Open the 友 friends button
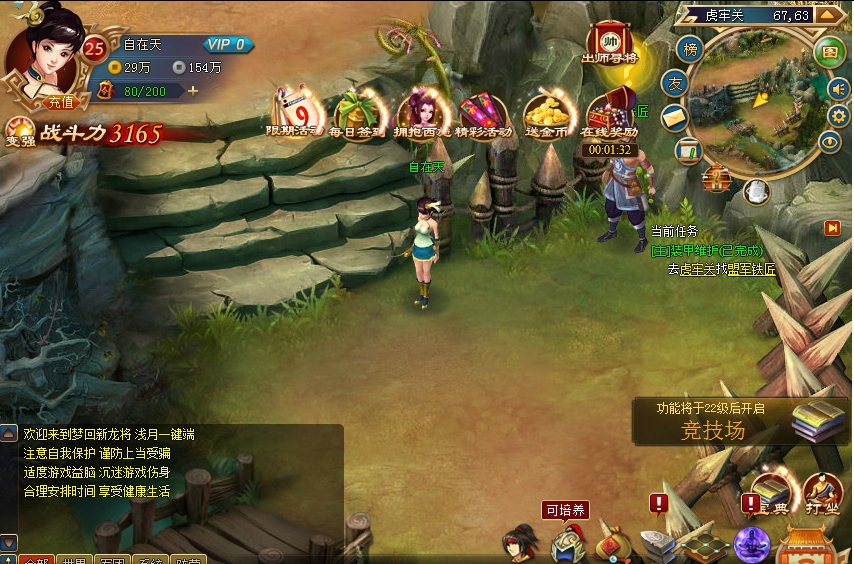The width and height of the screenshot is (854, 564). (676, 84)
